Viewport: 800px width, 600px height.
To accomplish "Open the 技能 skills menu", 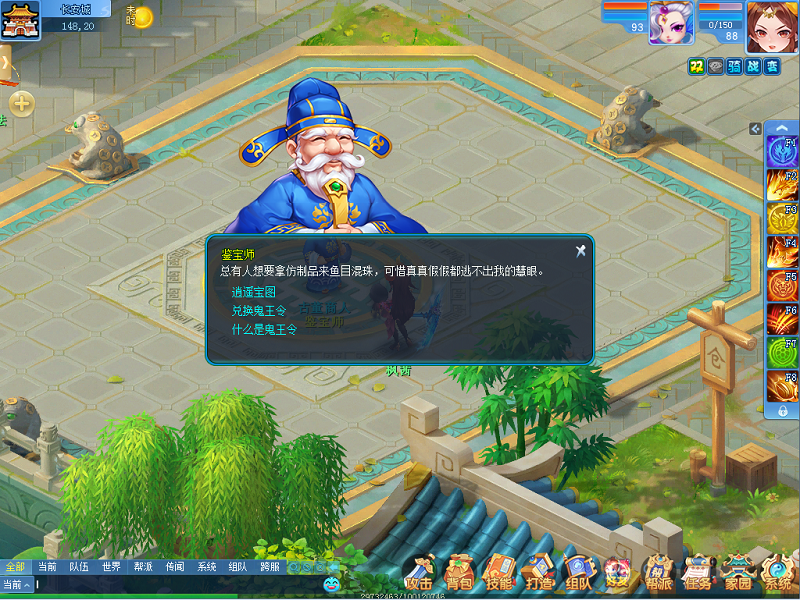I will [498, 574].
